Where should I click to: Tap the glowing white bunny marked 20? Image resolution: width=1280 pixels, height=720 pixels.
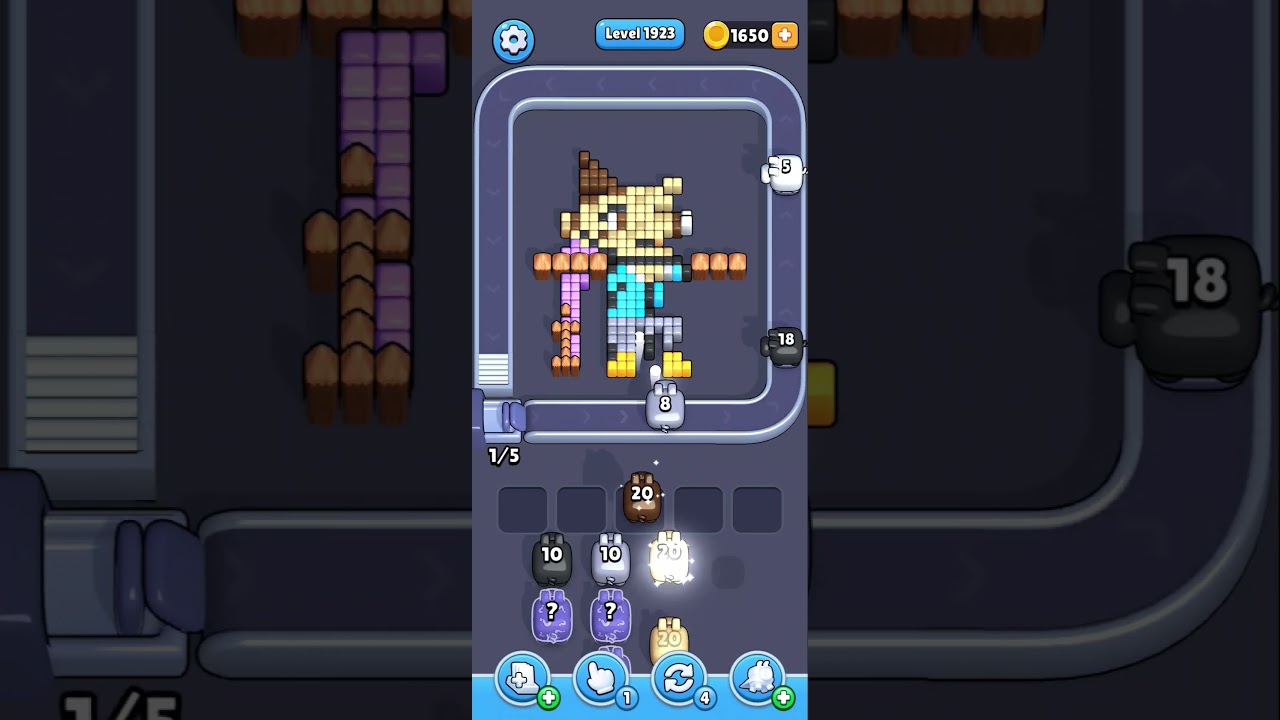[x=668, y=558]
